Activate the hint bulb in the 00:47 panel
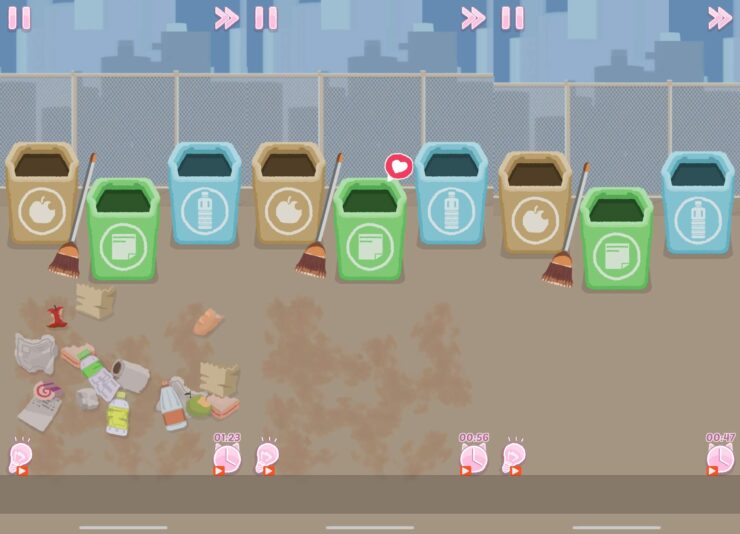740x534 pixels. [514, 457]
